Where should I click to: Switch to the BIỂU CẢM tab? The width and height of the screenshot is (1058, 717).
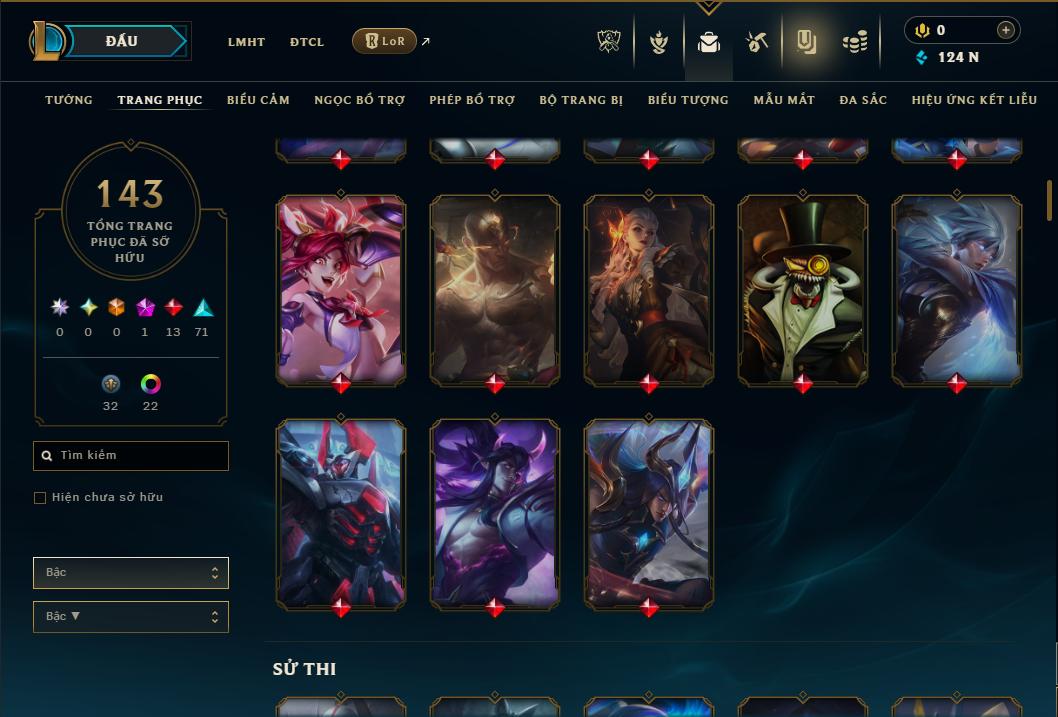(258, 100)
